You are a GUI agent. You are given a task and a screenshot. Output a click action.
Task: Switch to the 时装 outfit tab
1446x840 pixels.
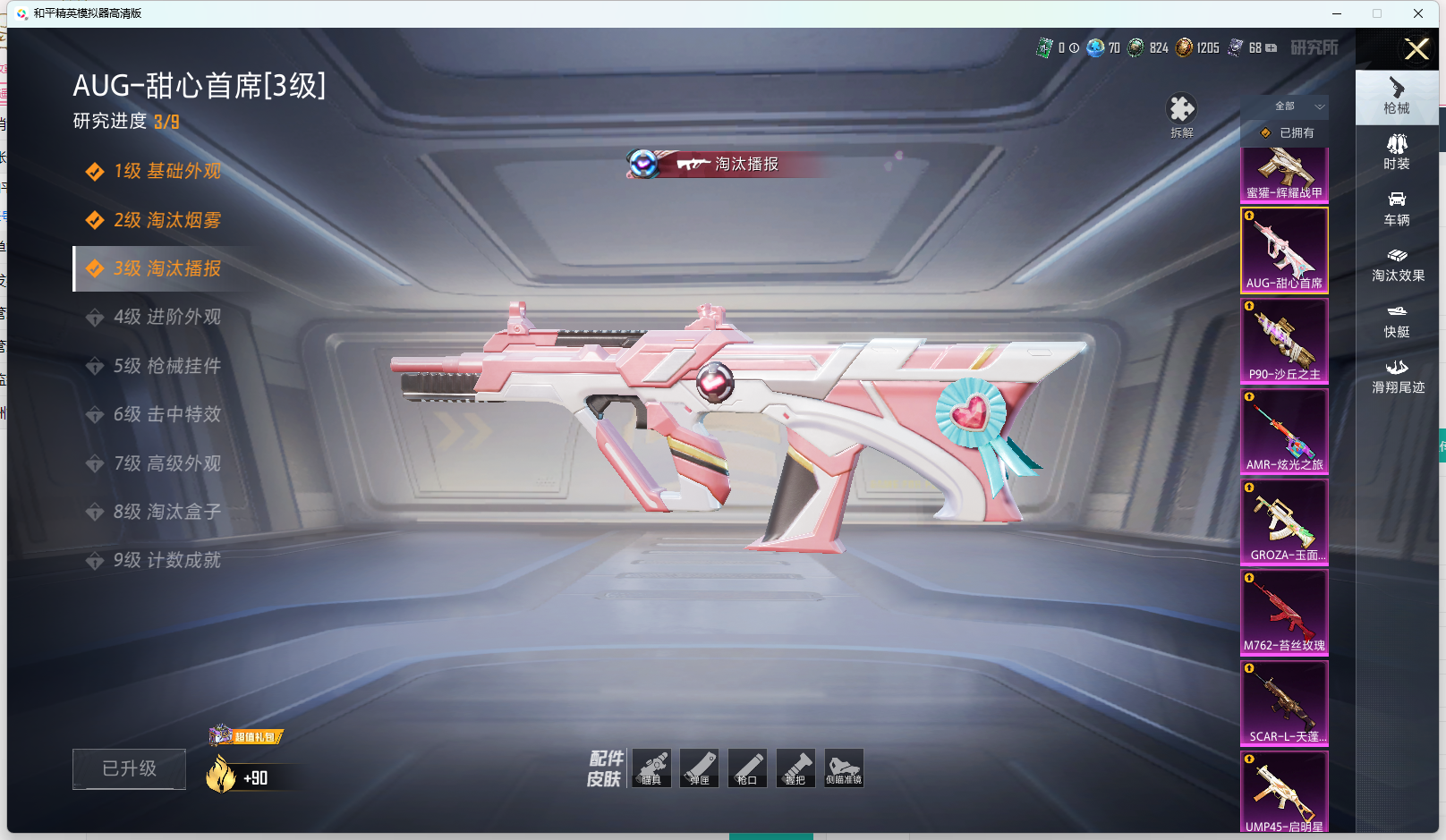[x=1397, y=152]
